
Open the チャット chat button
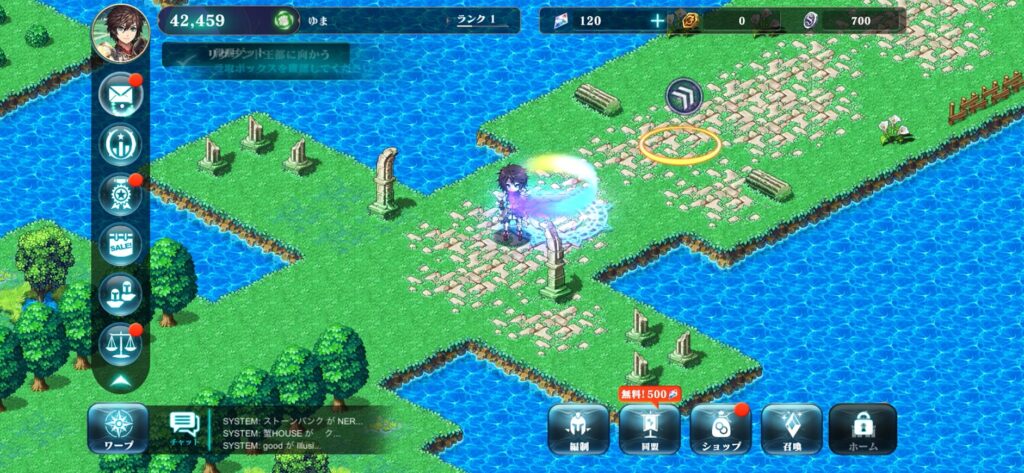click(x=183, y=429)
